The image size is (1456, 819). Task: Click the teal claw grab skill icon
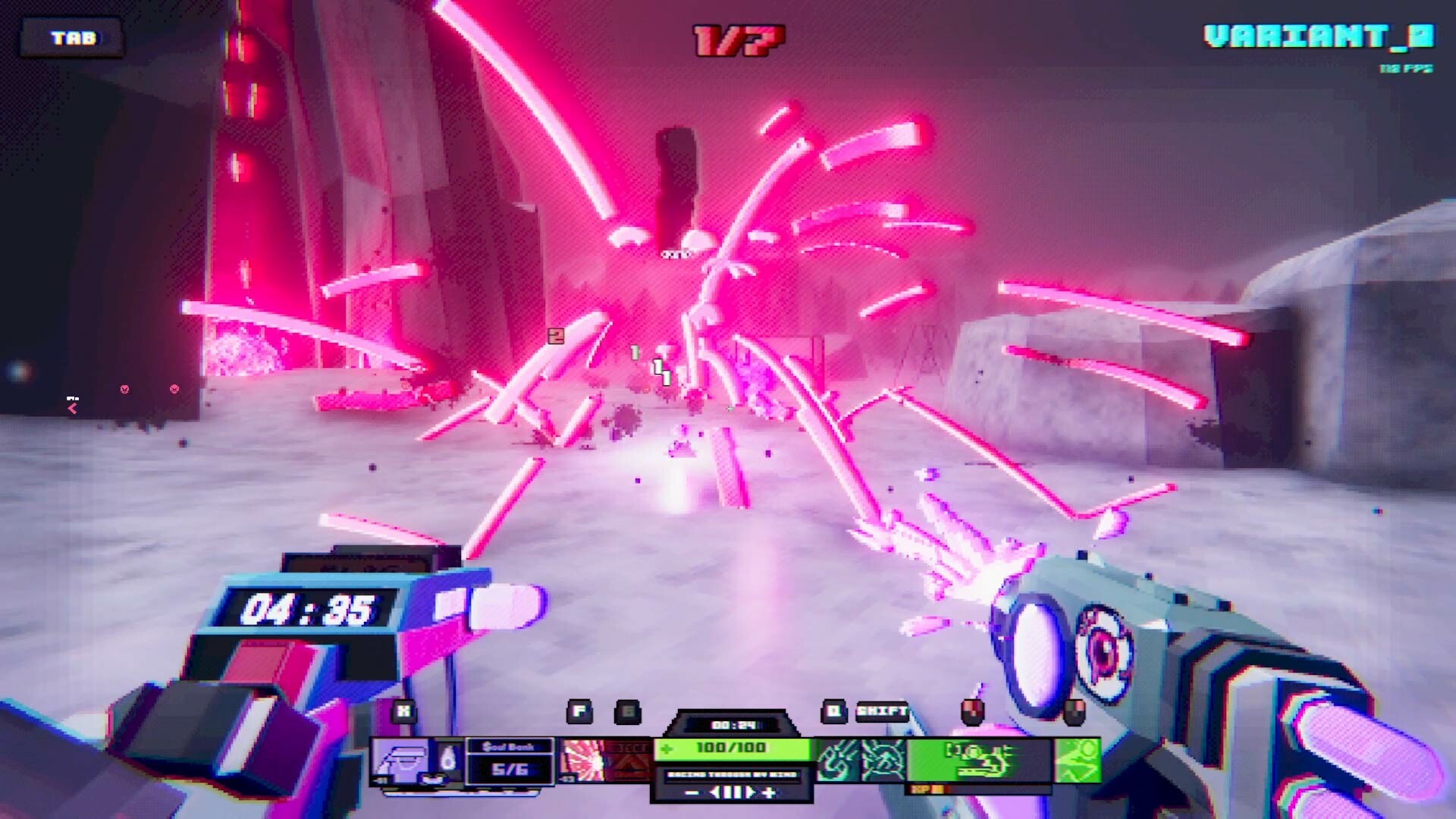tap(837, 760)
